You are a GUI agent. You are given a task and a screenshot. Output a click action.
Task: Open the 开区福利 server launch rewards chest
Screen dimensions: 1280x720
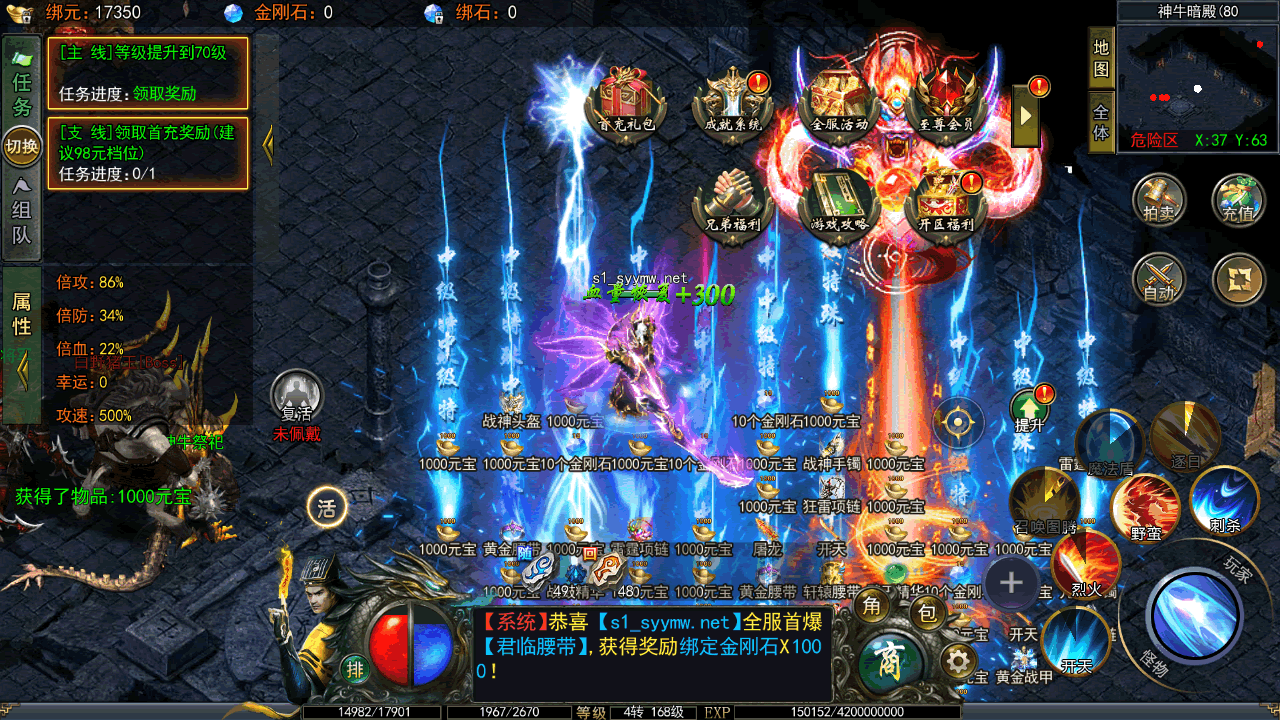(945, 198)
